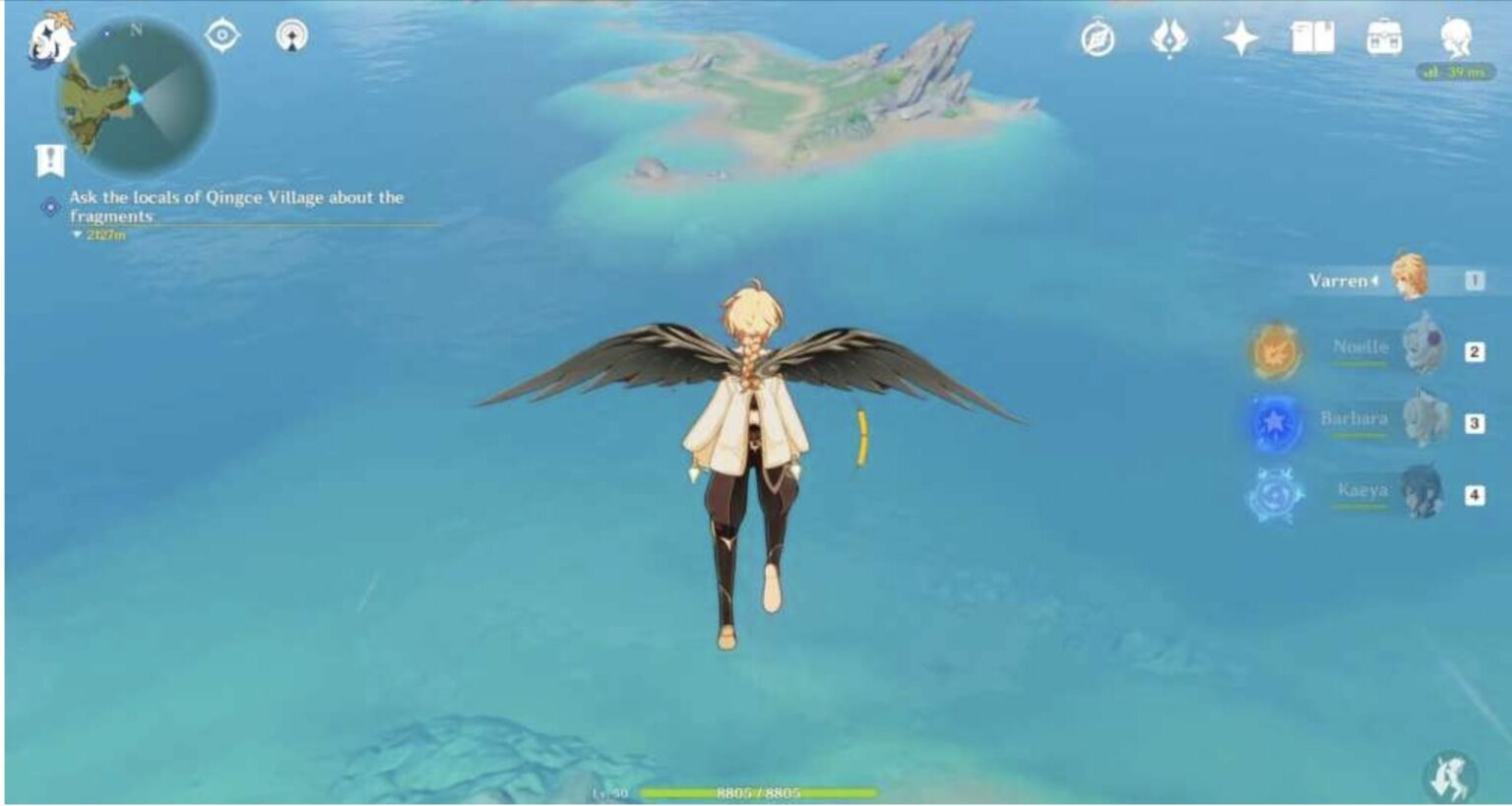Open the circular minimap

coord(135,97)
